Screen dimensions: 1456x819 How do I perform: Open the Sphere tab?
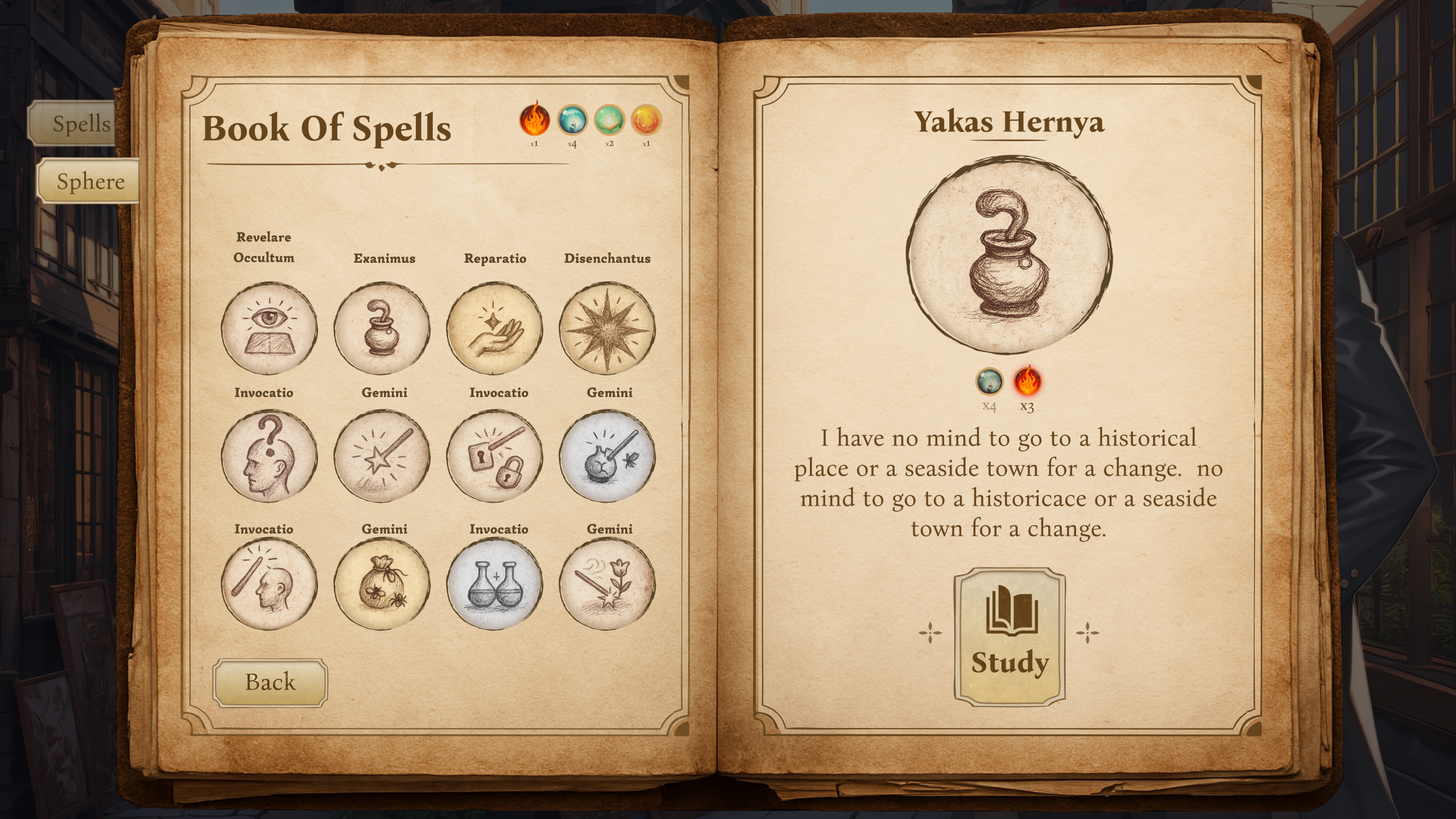pos(89,181)
